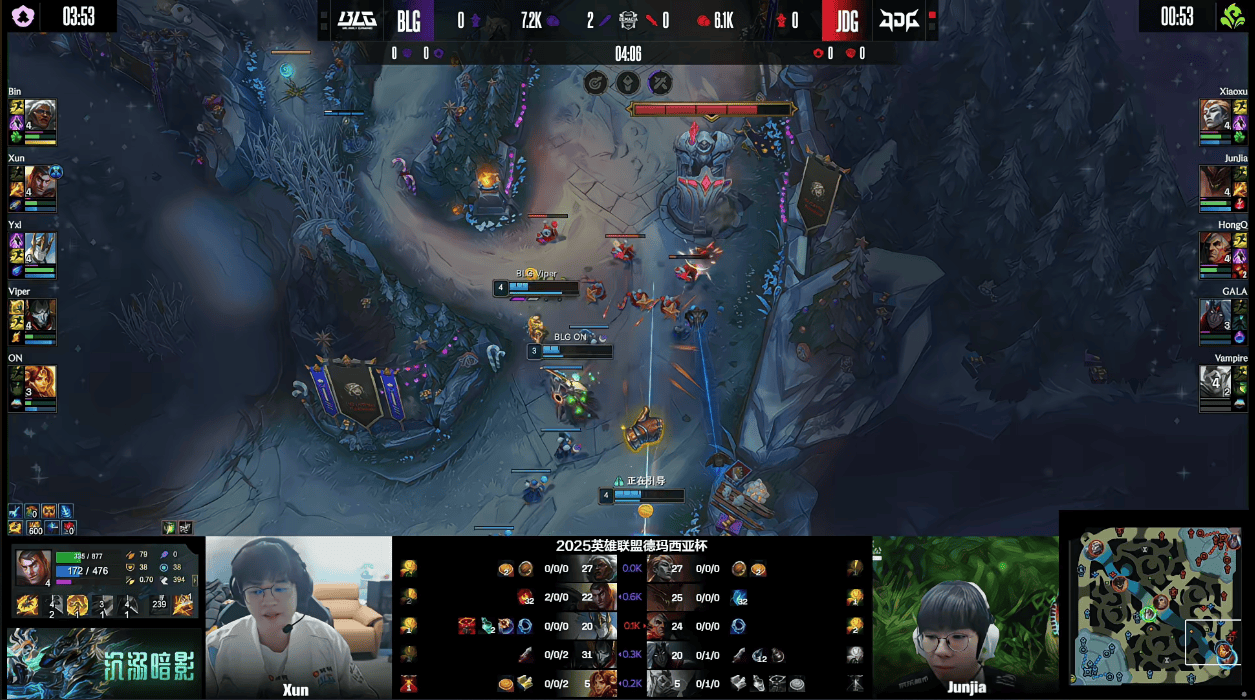
Task: Click the JDG team logo
Action: [898, 20]
